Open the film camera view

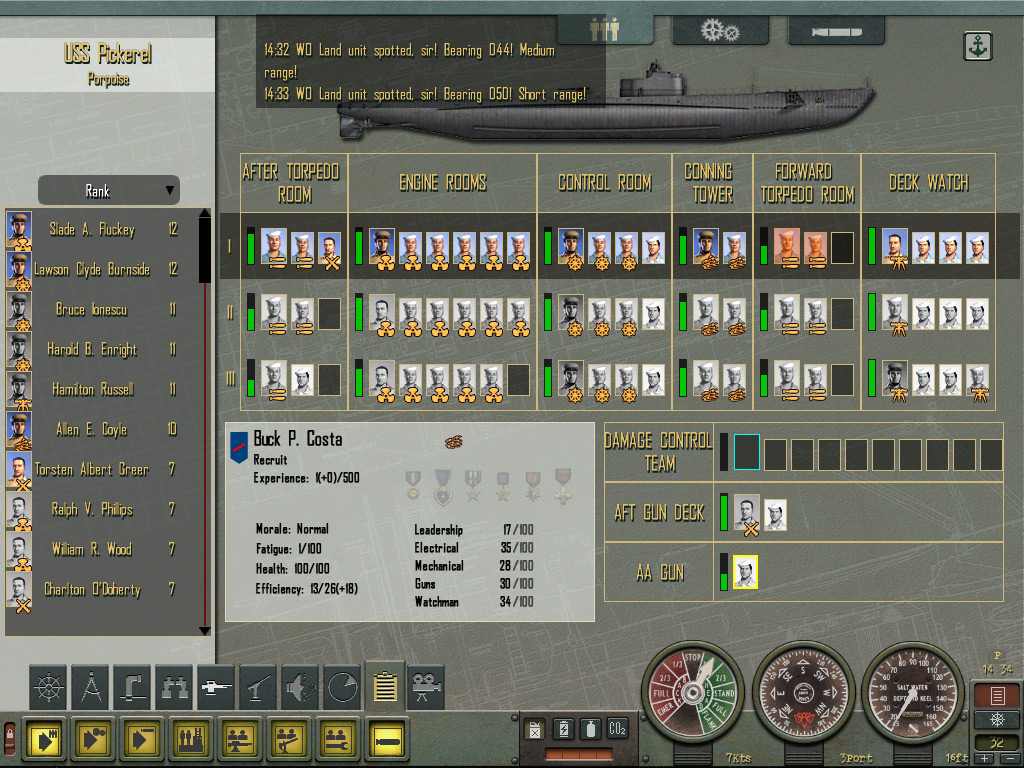pos(426,687)
